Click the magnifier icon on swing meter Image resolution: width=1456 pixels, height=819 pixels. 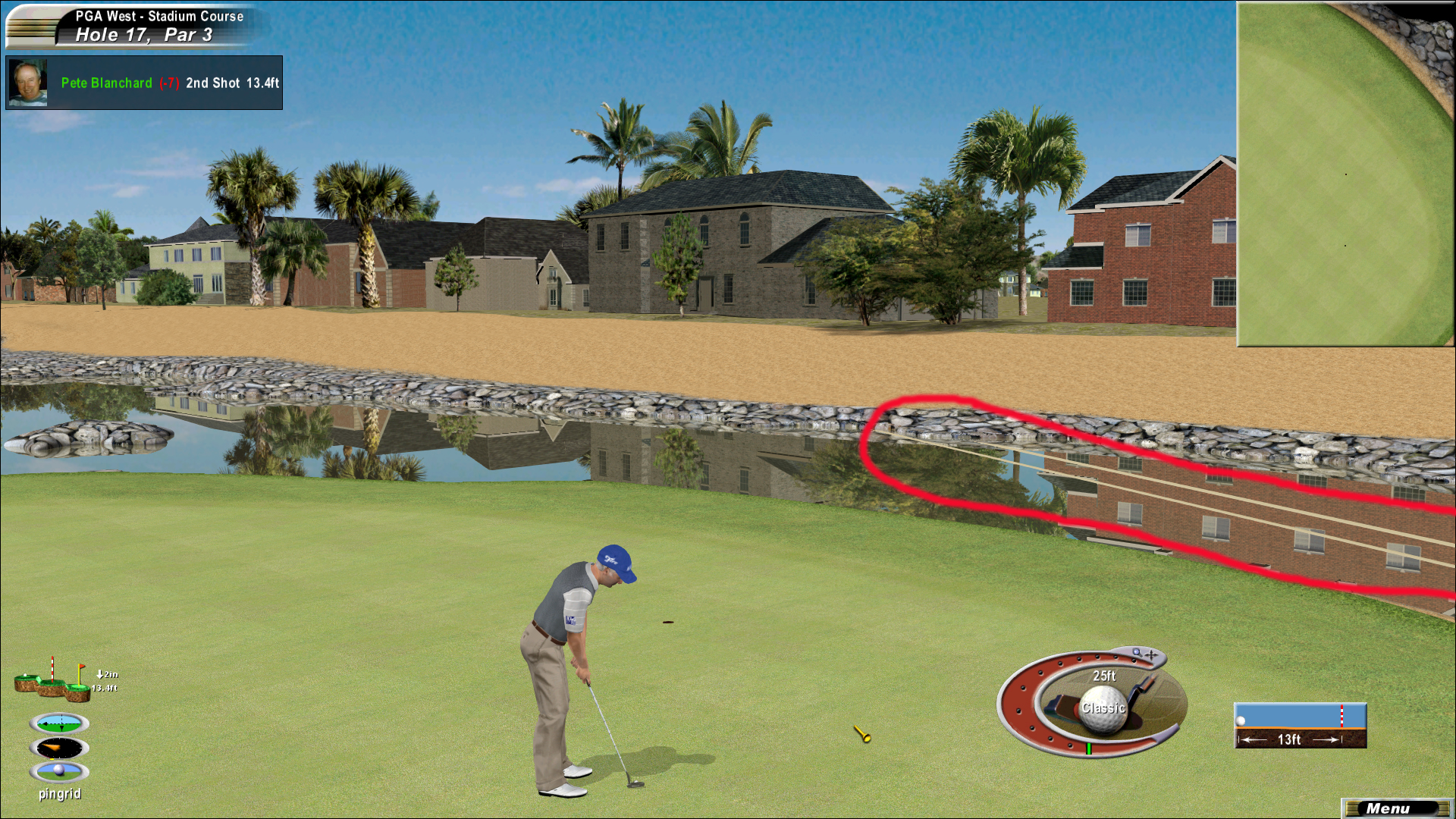pos(1137,652)
